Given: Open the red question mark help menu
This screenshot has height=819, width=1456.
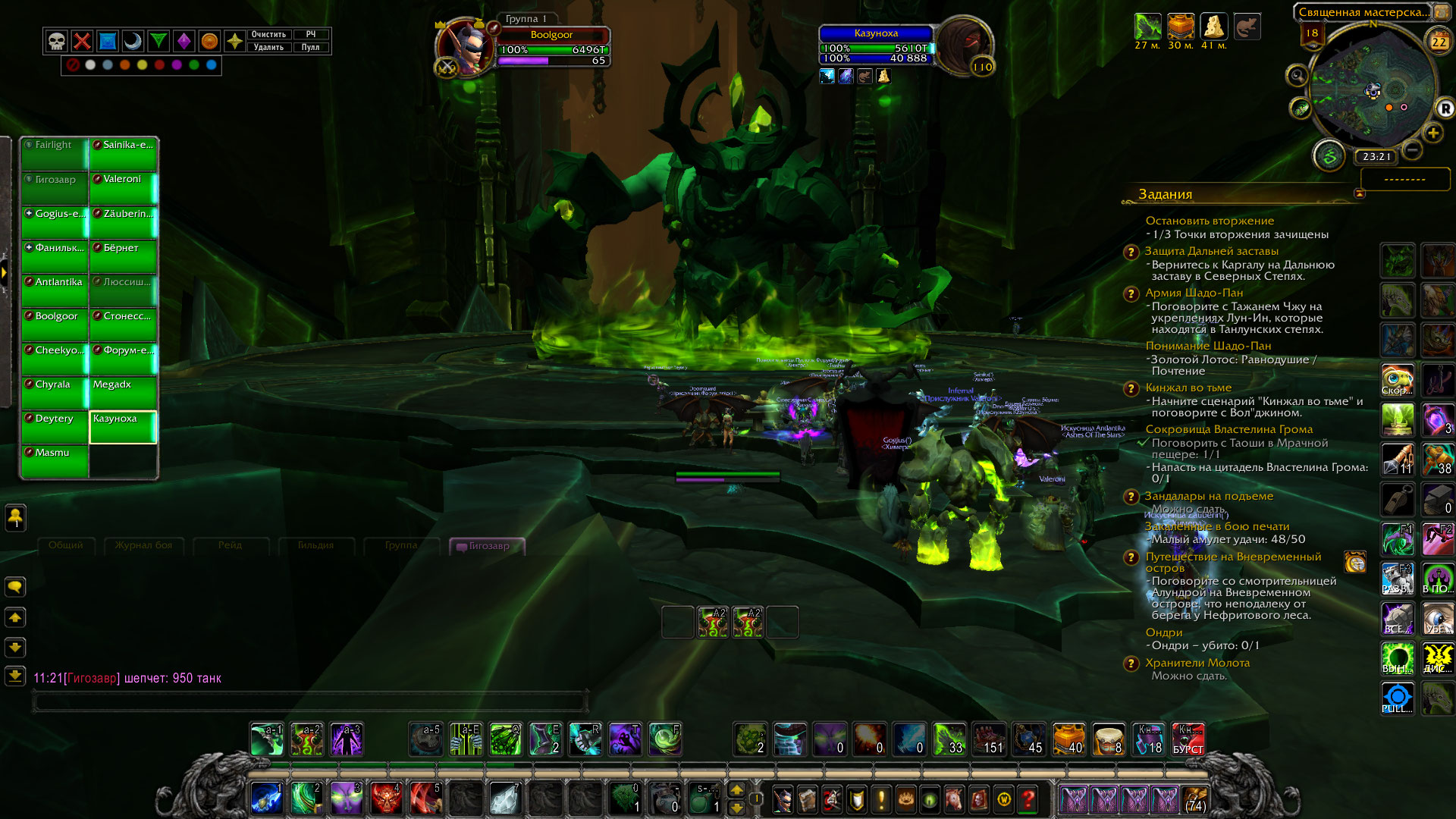Looking at the screenshot, I should click(1028, 799).
